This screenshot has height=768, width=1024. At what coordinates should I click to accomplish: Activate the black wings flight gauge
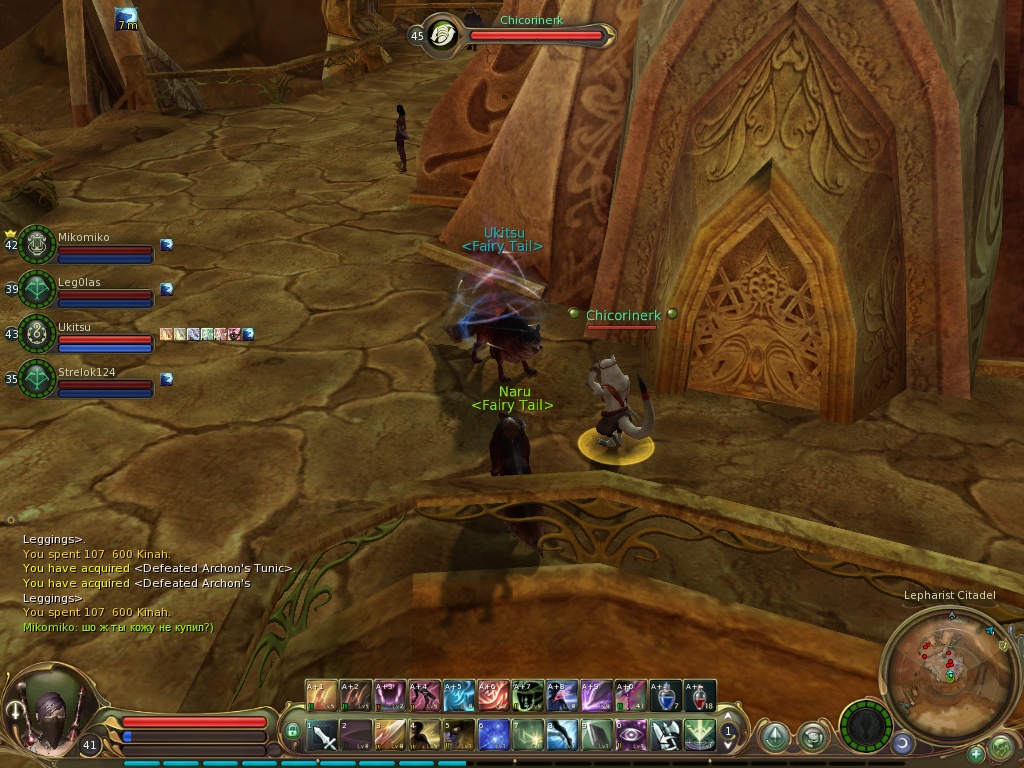[866, 726]
